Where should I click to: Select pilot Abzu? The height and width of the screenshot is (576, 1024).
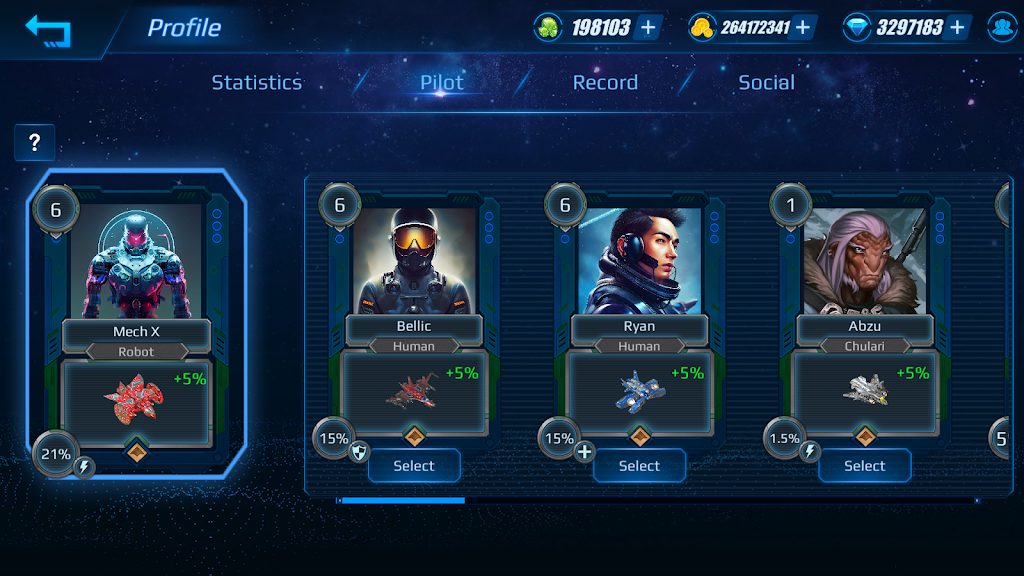(864, 466)
